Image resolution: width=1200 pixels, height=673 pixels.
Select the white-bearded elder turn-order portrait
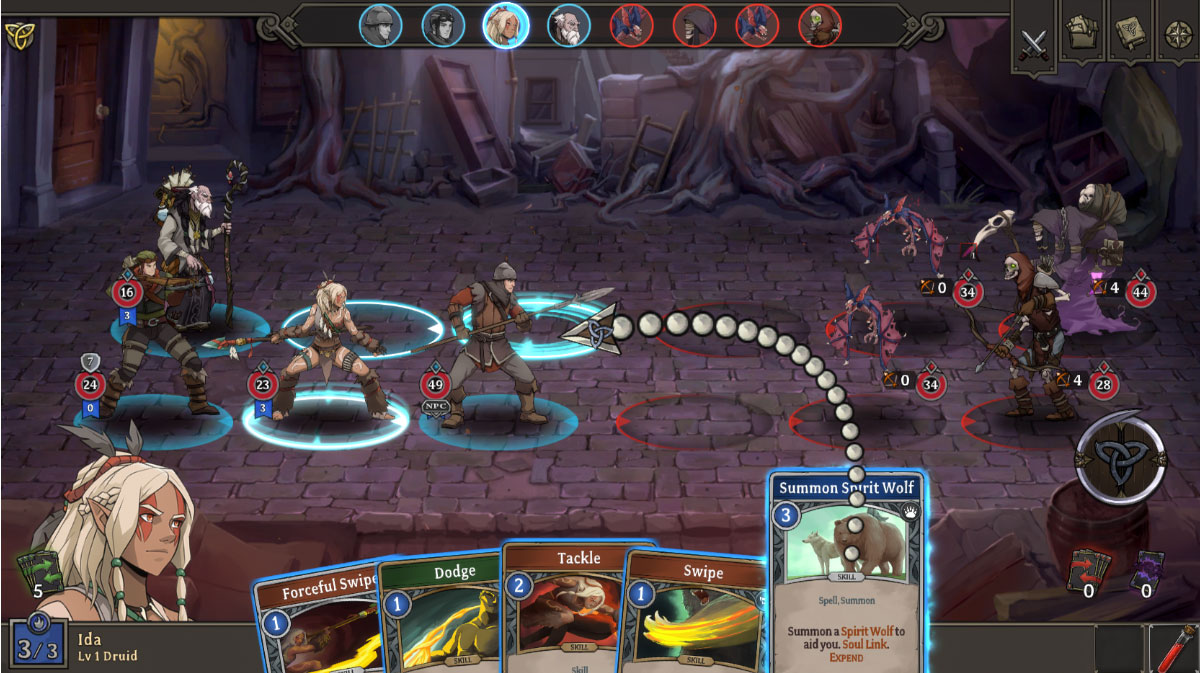tap(569, 25)
